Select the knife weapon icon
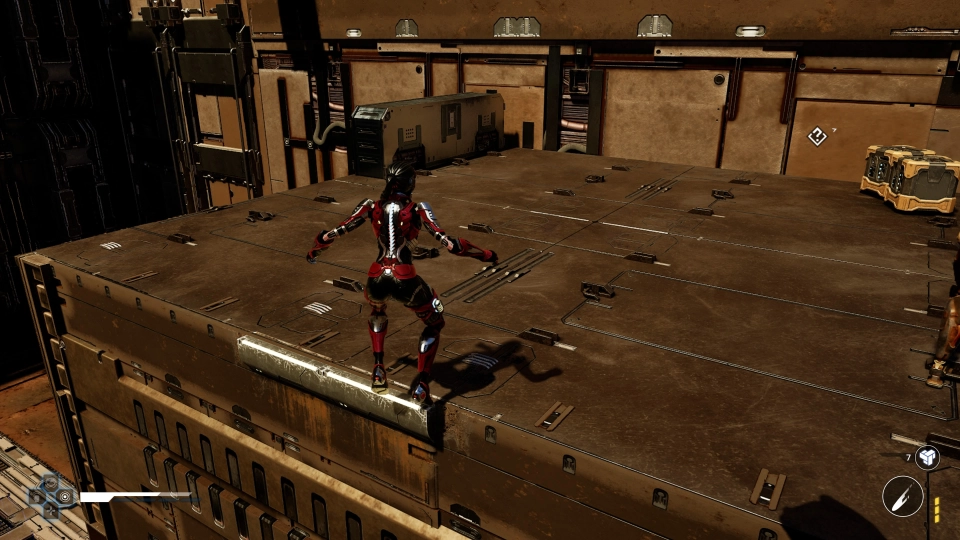Screen dimensions: 960x540 click(902, 496)
